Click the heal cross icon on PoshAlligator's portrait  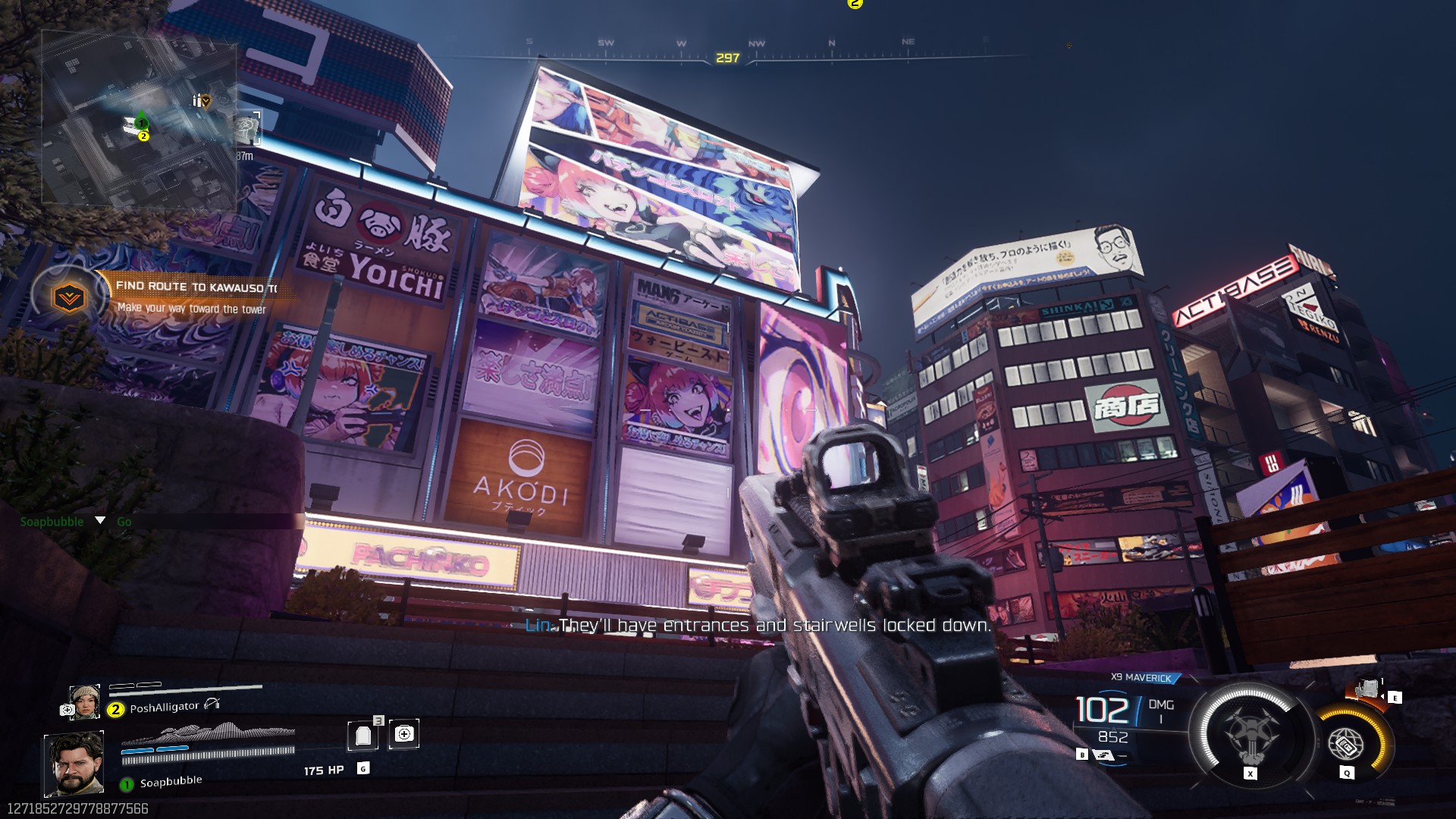pyautogui.click(x=67, y=710)
